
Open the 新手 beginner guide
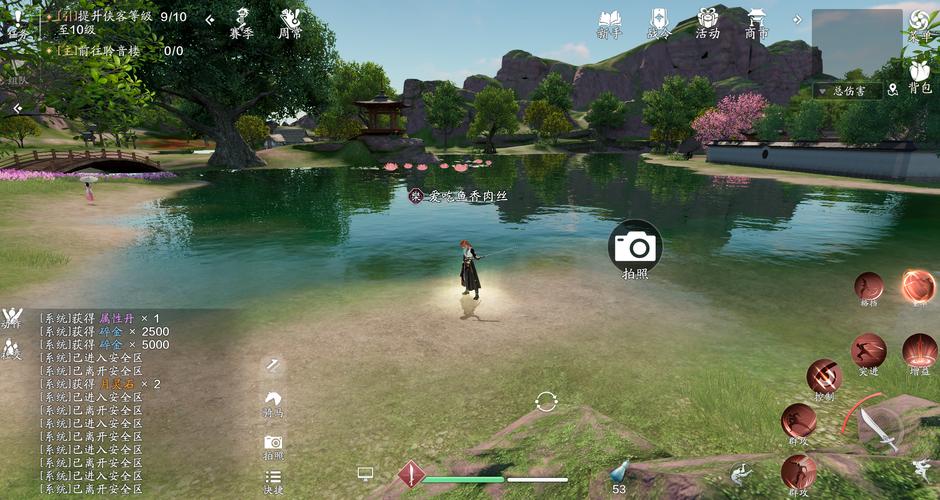(609, 23)
